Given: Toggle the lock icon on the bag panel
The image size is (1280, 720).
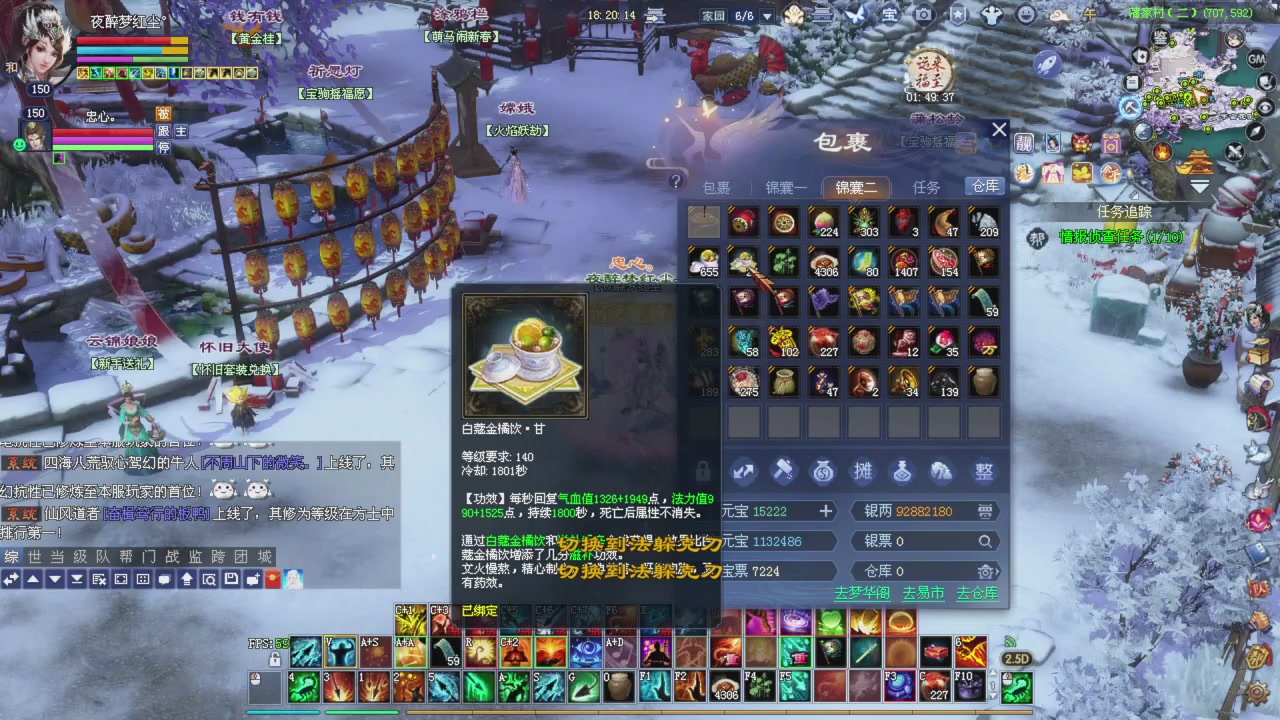Looking at the screenshot, I should (703, 472).
